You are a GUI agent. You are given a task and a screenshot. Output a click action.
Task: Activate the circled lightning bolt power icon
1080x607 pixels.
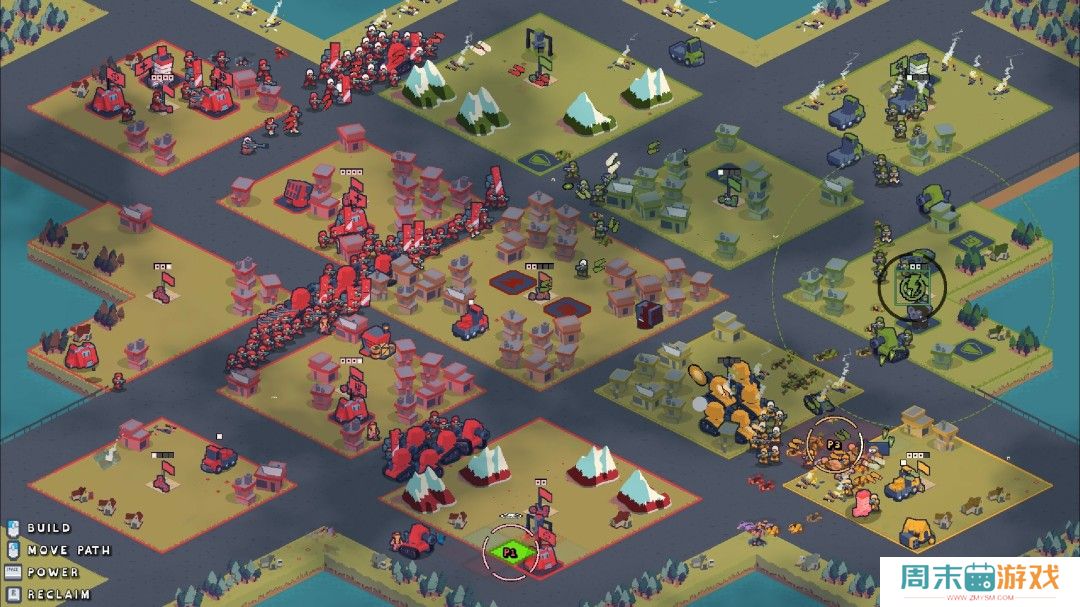point(911,287)
